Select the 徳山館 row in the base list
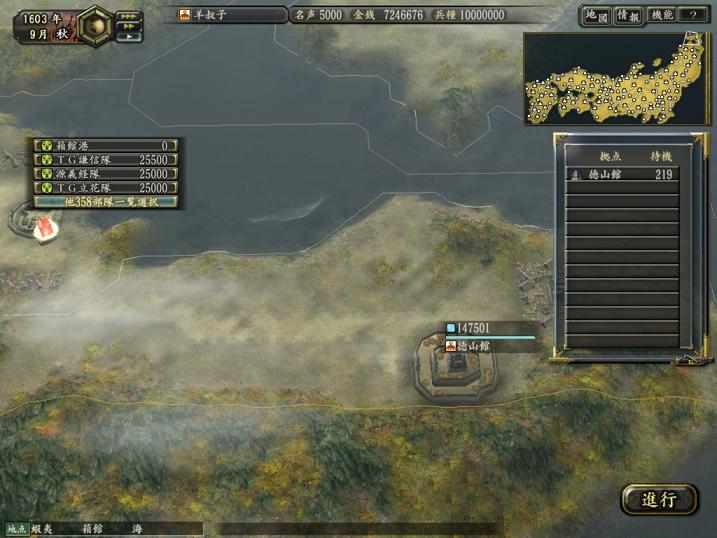This screenshot has width=717, height=538. point(622,174)
